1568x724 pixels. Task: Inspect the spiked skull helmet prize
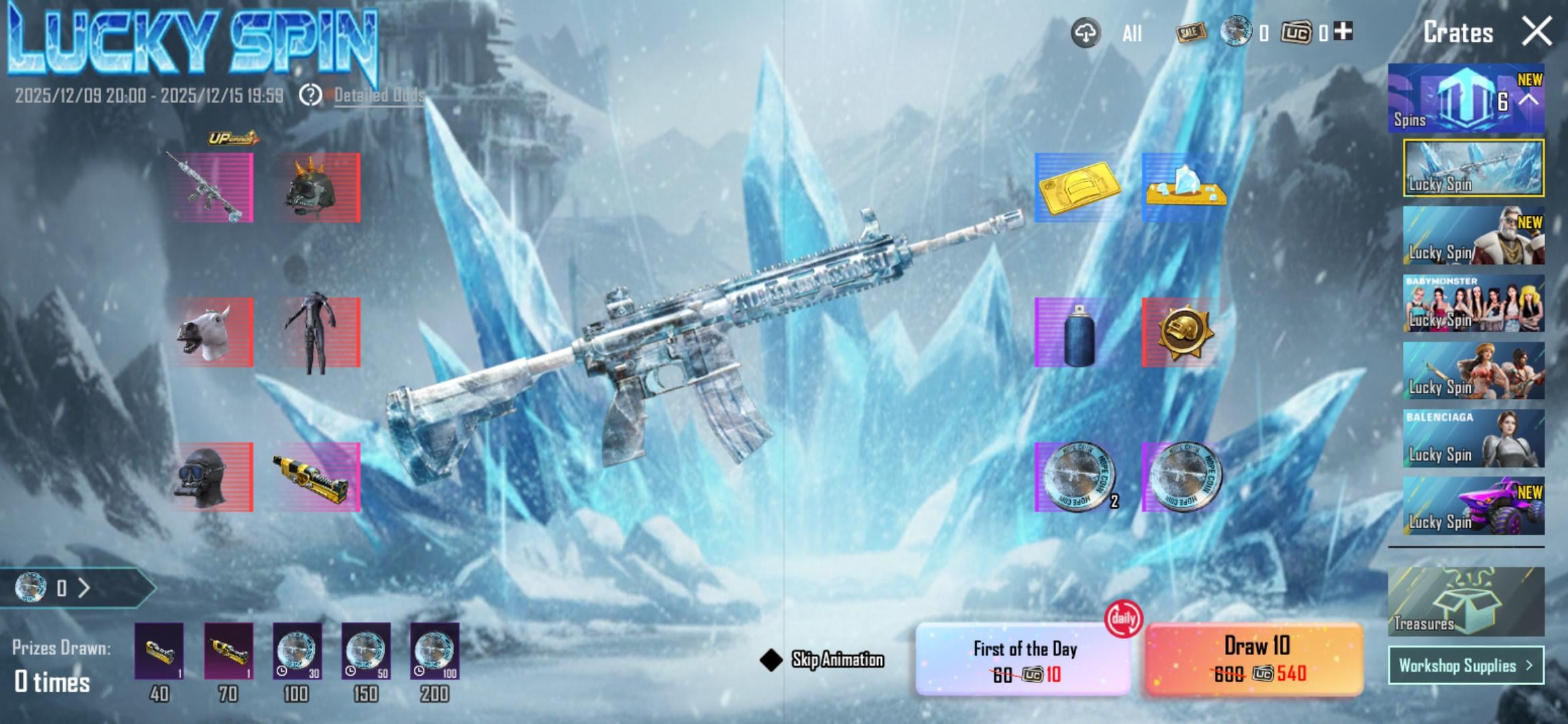pyautogui.click(x=318, y=188)
